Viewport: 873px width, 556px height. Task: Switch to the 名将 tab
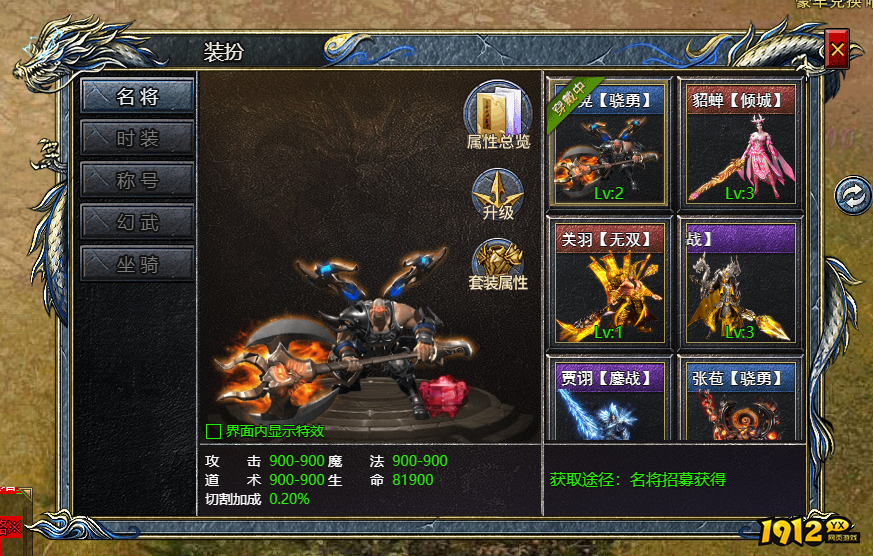point(137,96)
